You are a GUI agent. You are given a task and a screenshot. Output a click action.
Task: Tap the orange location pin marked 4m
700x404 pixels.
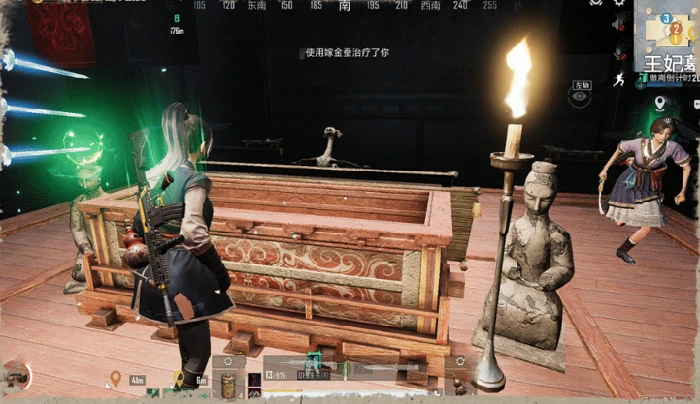pyautogui.click(x=116, y=378)
